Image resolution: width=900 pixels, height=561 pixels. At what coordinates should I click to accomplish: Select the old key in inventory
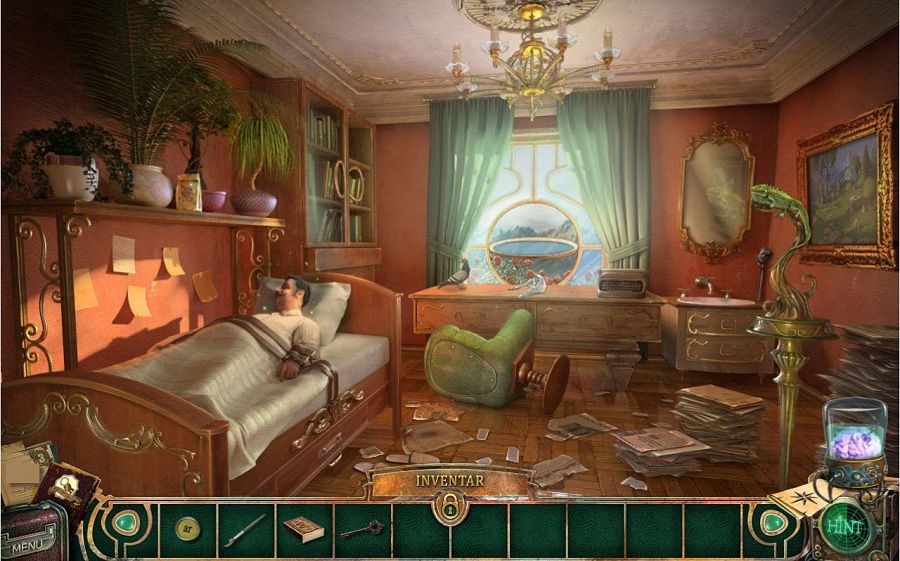360,529
